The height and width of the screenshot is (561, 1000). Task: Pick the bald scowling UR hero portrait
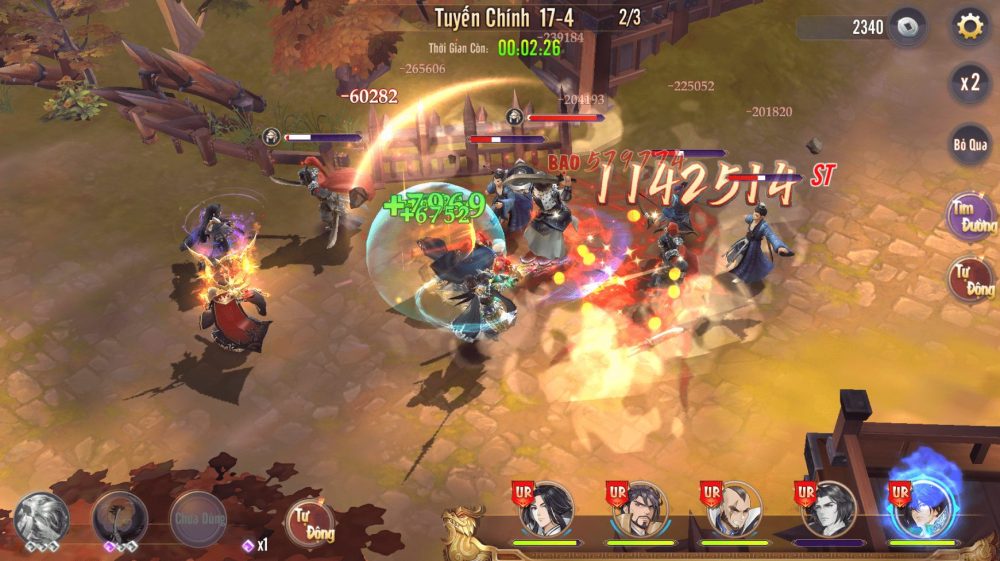pos(734,510)
